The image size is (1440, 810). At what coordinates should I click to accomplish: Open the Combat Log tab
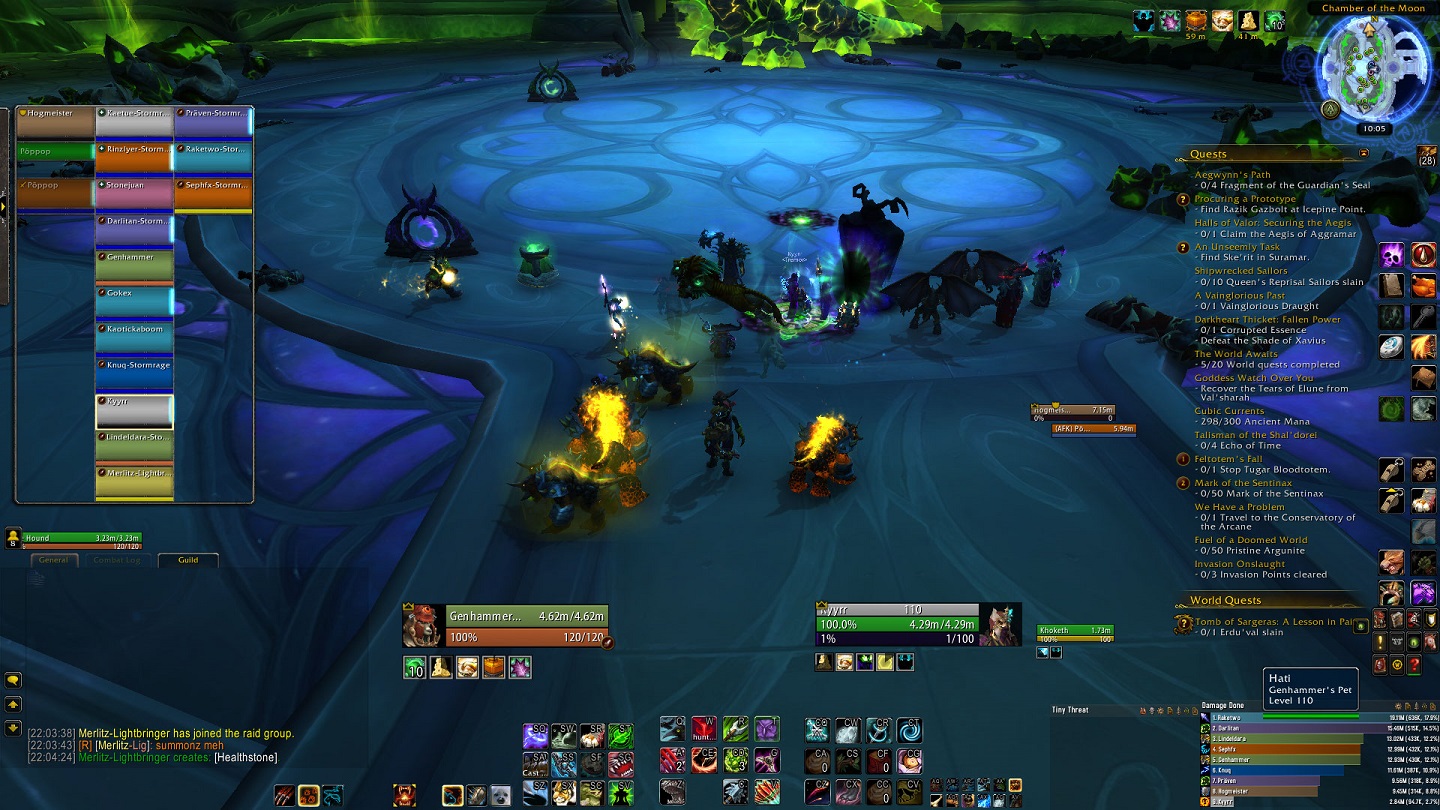[x=117, y=560]
